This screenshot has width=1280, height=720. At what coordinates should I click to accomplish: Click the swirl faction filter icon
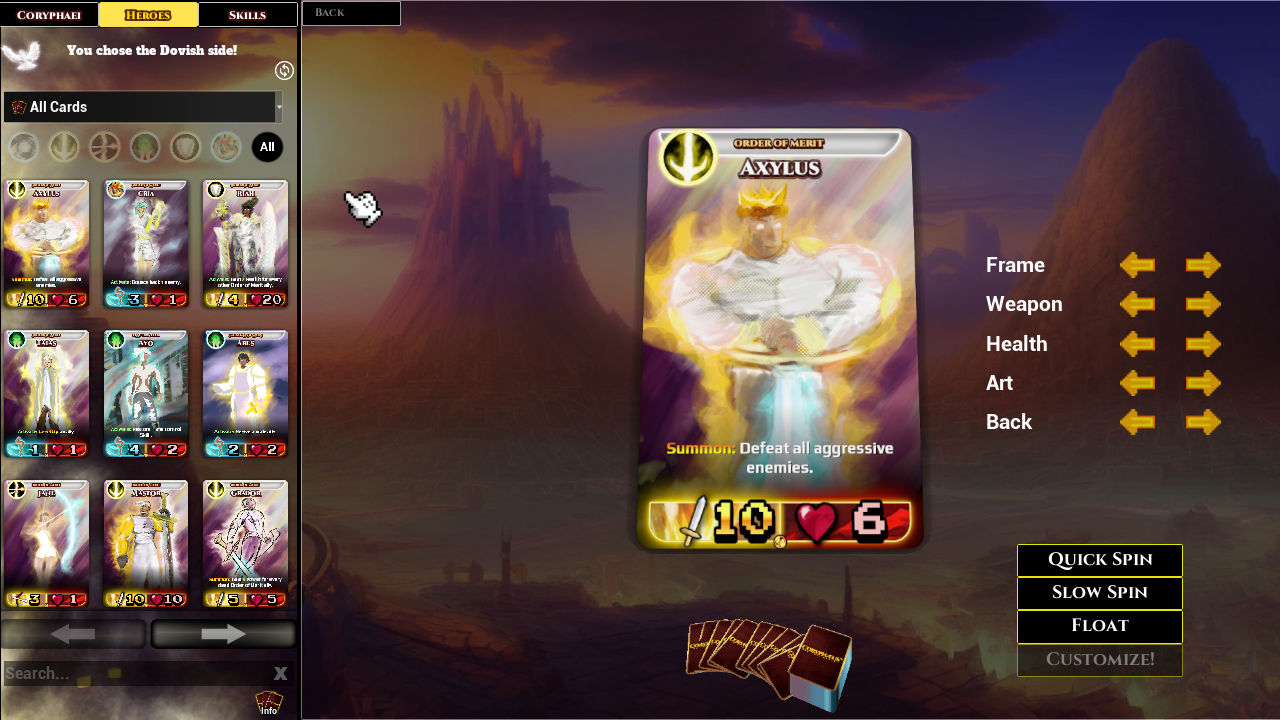click(x=22, y=147)
